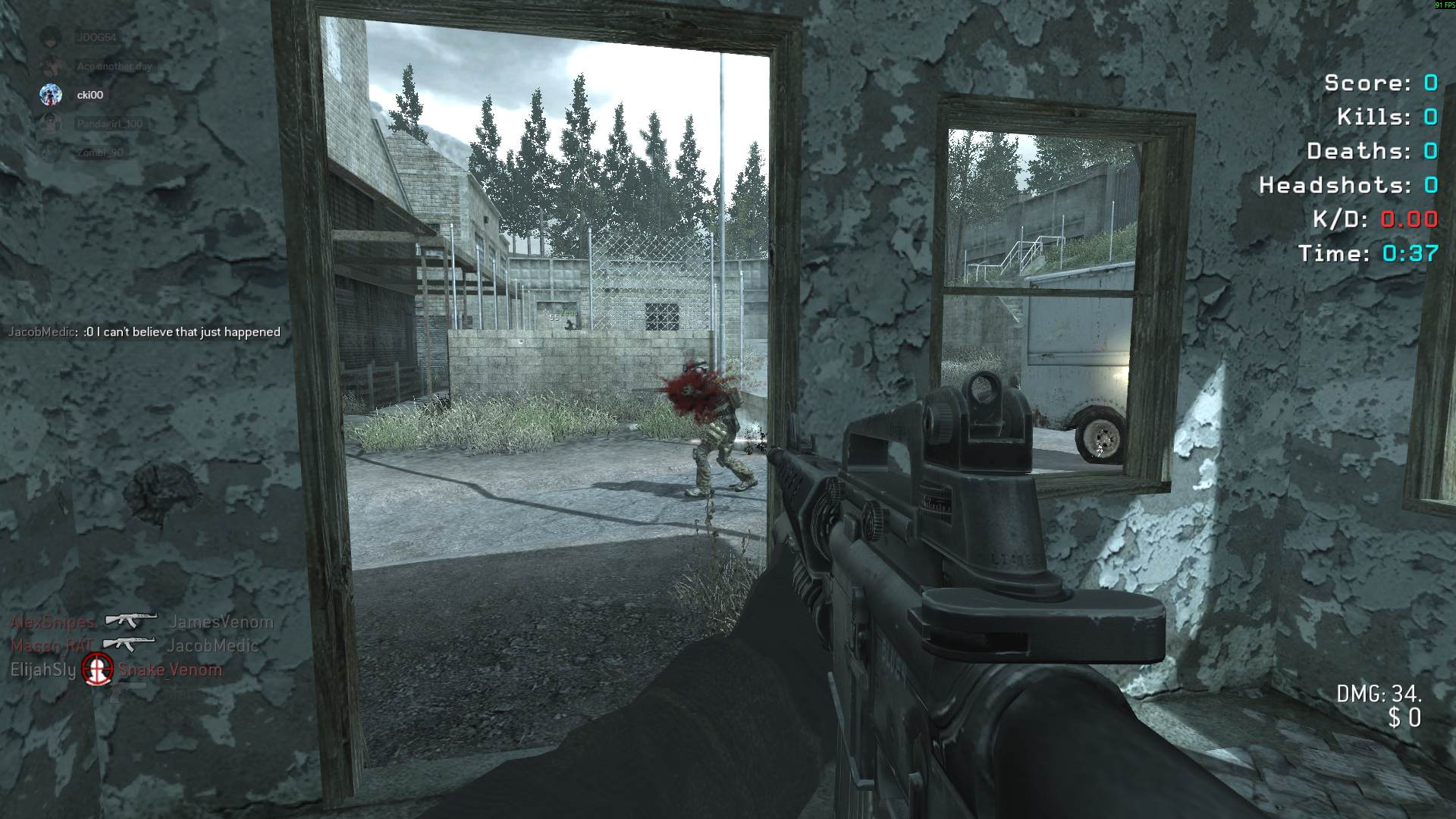Select cki00 in the voice overlay

(x=89, y=95)
